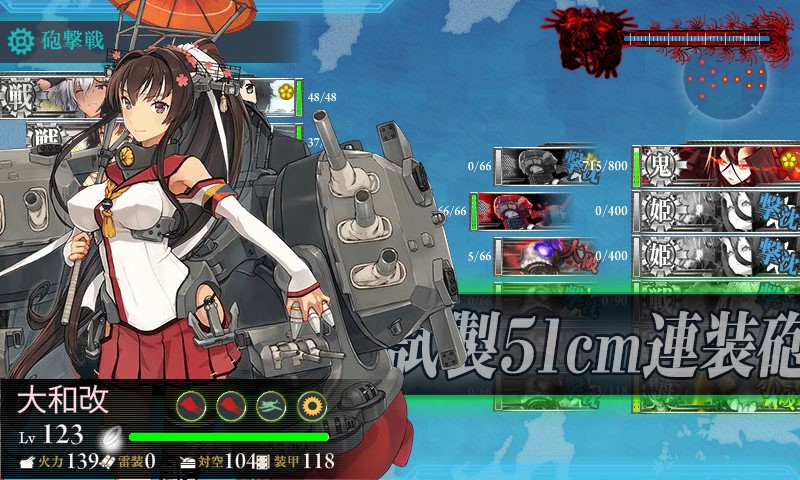Target the enemy flagship 鬼 card

click(716, 166)
